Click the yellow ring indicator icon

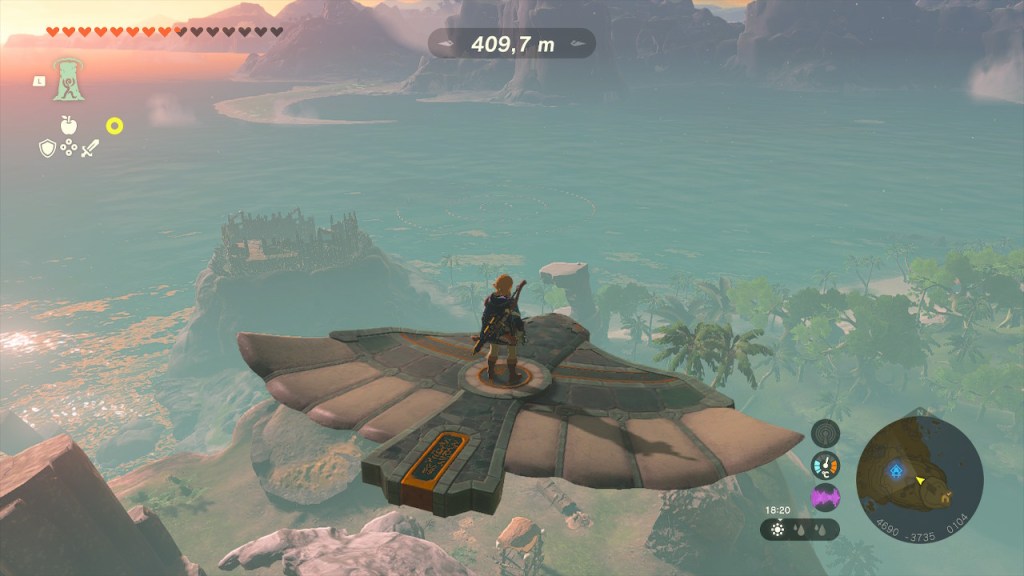click(115, 126)
